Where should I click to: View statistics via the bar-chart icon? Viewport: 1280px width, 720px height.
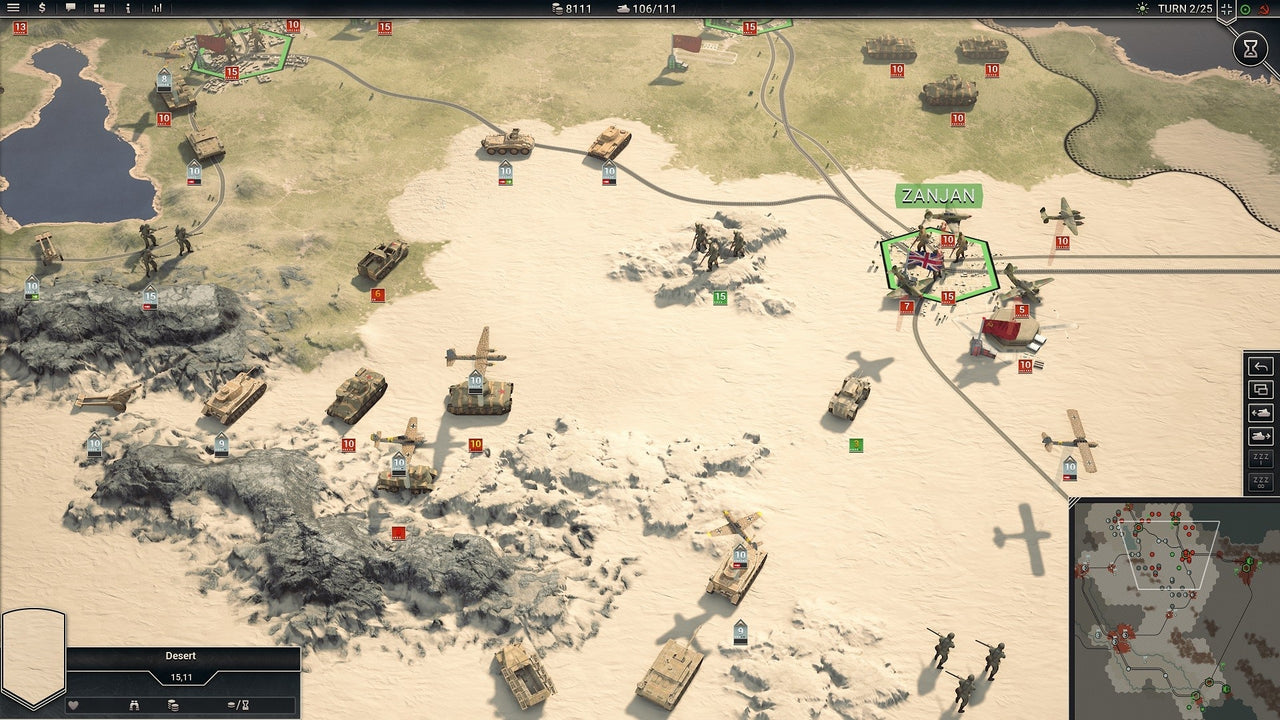click(x=156, y=8)
